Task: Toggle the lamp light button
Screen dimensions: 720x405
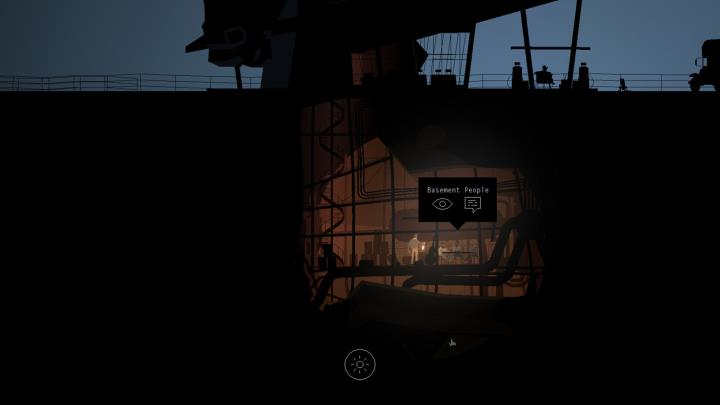Action: (360, 364)
